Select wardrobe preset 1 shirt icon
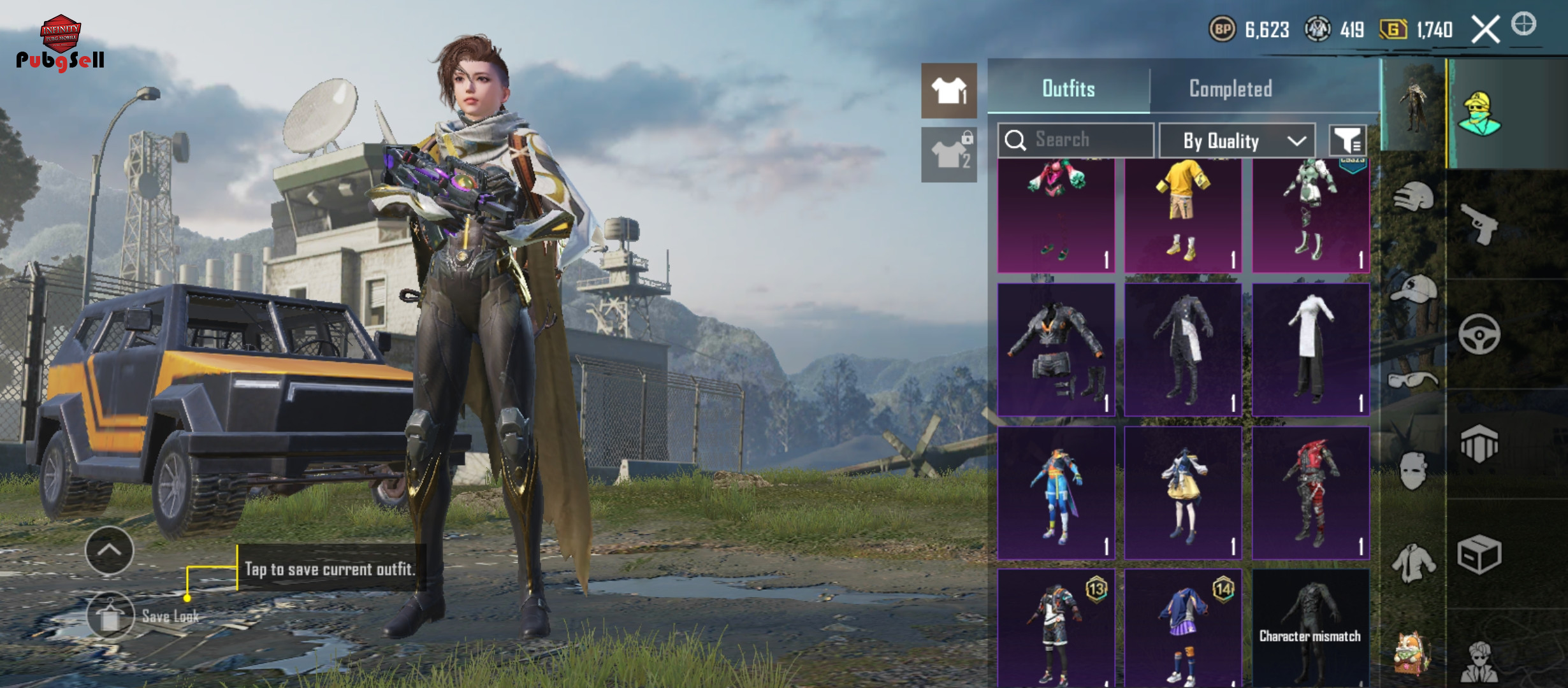Image resolution: width=1568 pixels, height=688 pixels. pyautogui.click(x=948, y=90)
